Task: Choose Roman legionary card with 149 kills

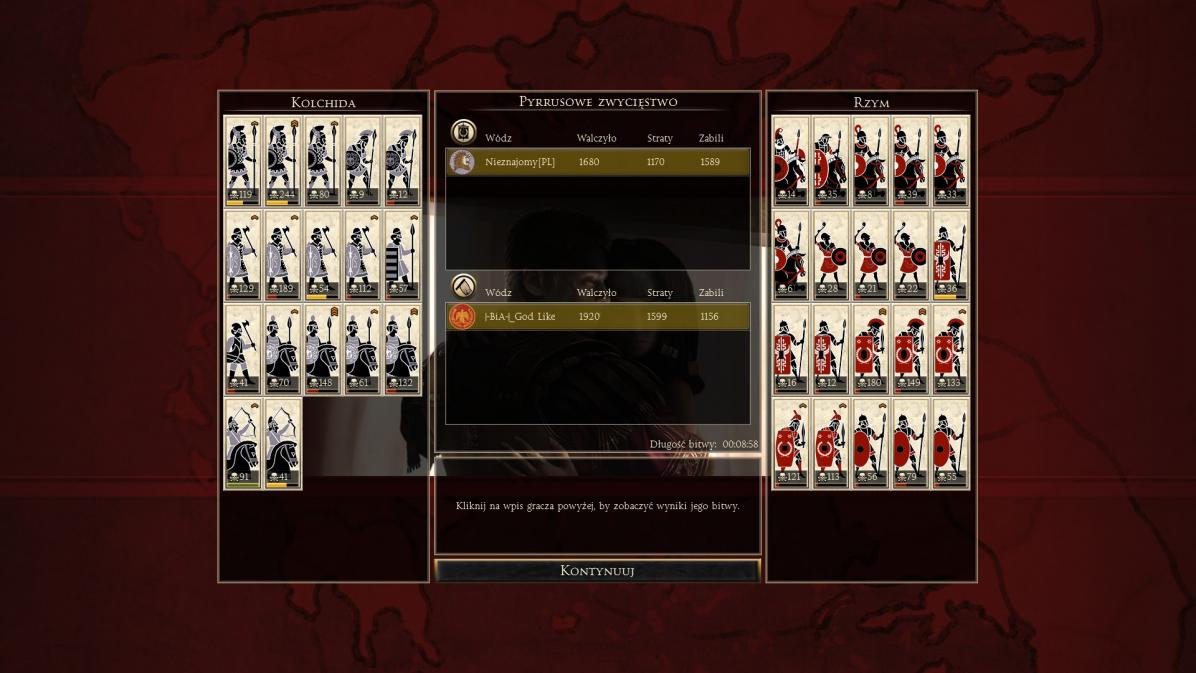Action: 910,349
